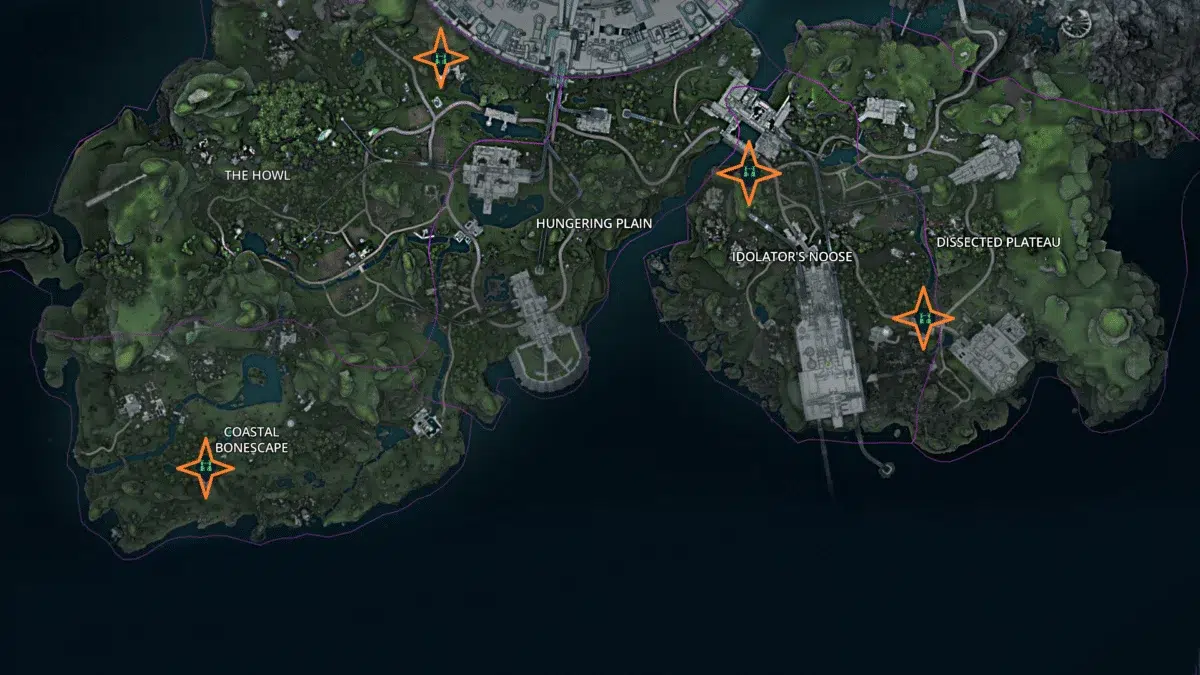The width and height of the screenshot is (1200, 675).
Task: Click the orange marker north of The Howl
Action: point(438,58)
